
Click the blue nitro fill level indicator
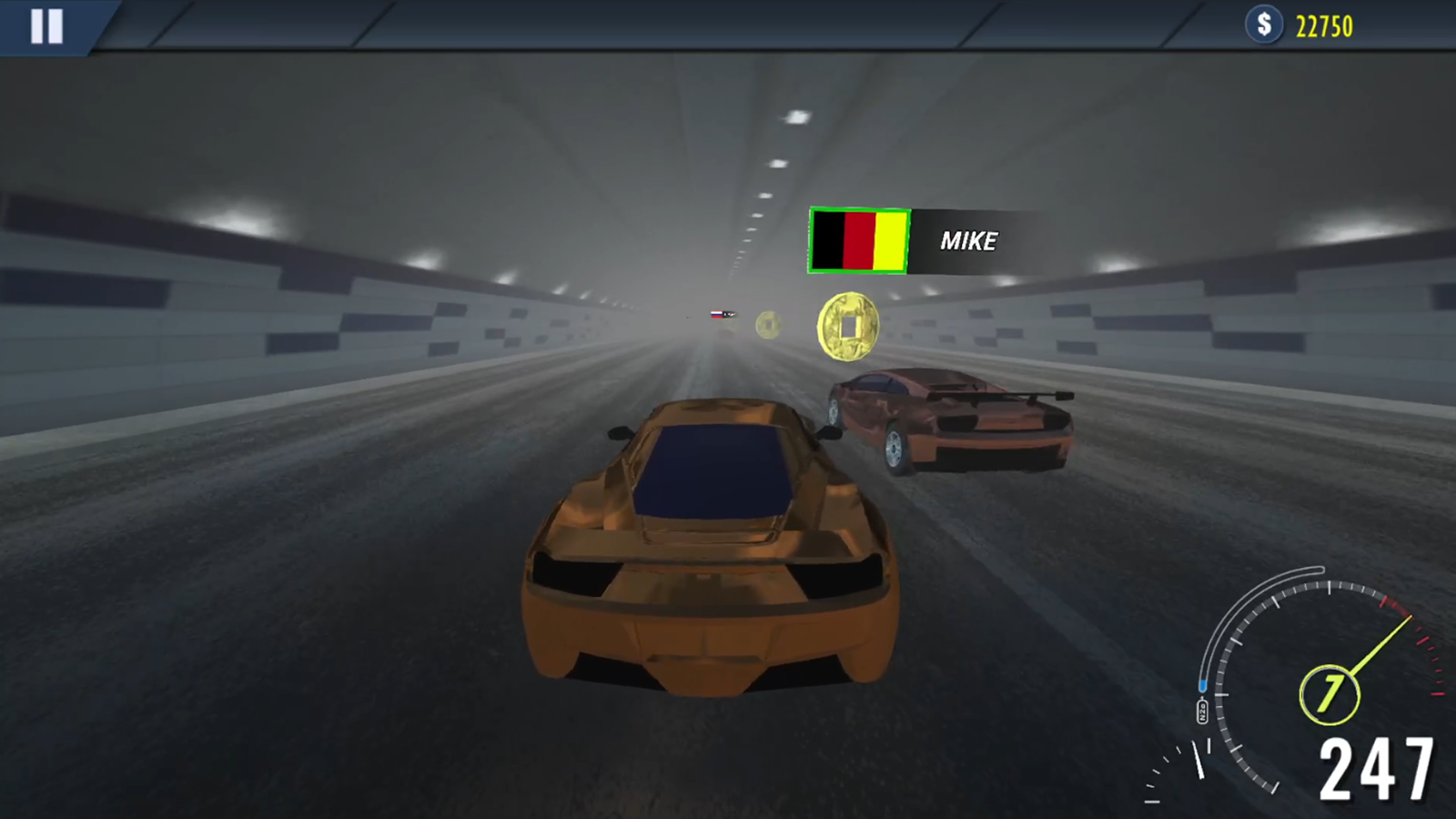coord(1203,684)
